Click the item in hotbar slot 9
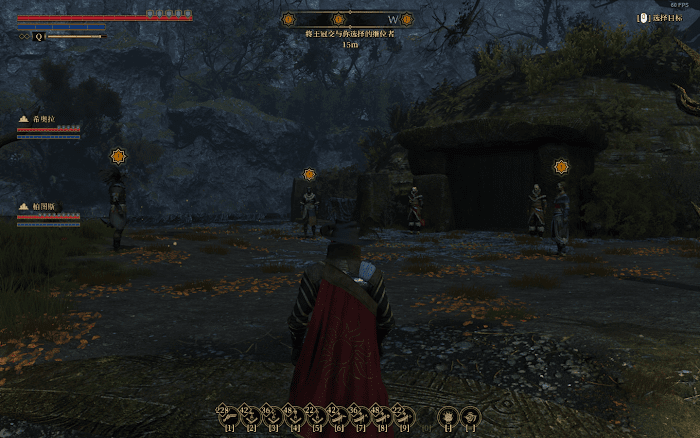Image resolution: width=700 pixels, height=438 pixels. tap(404, 414)
